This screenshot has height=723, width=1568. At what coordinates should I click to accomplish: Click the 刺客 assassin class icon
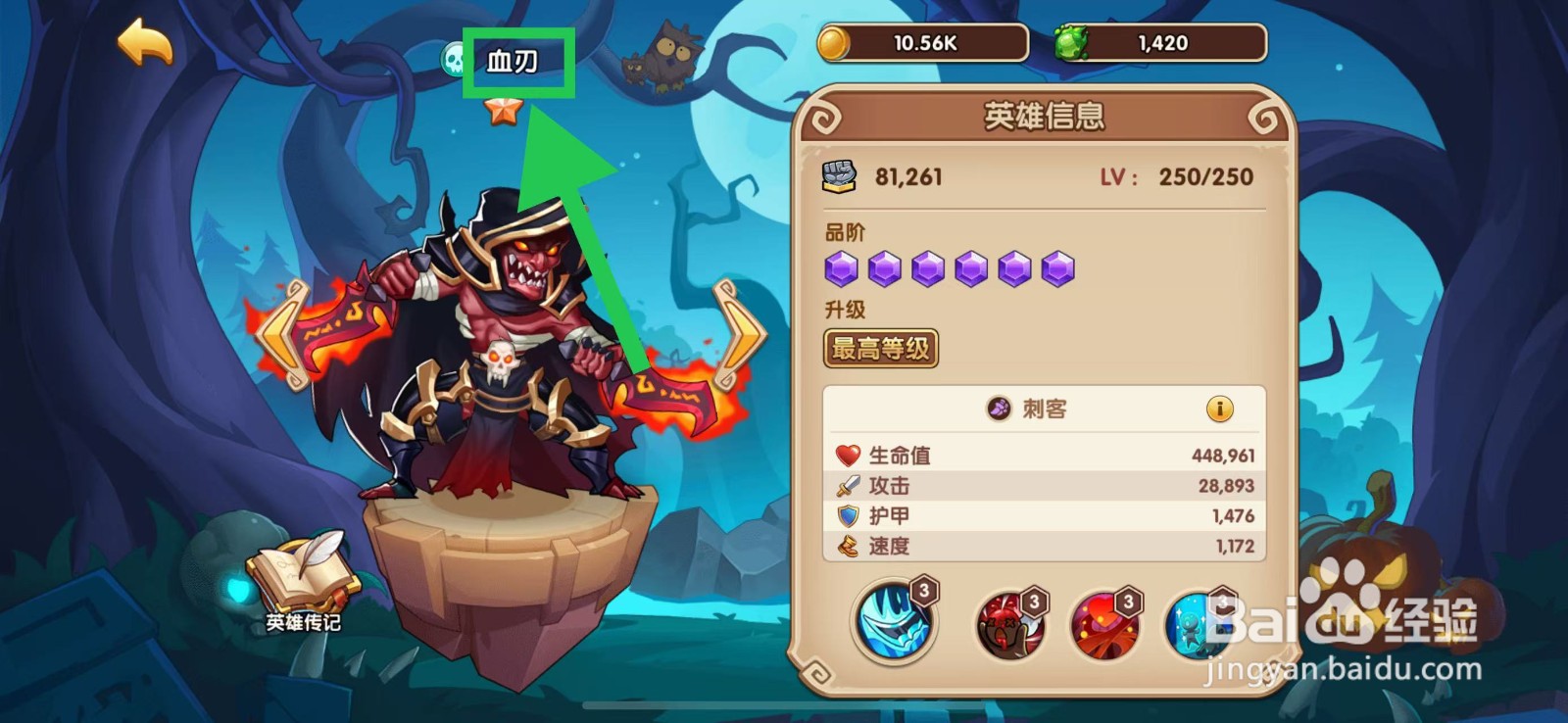1002,410
